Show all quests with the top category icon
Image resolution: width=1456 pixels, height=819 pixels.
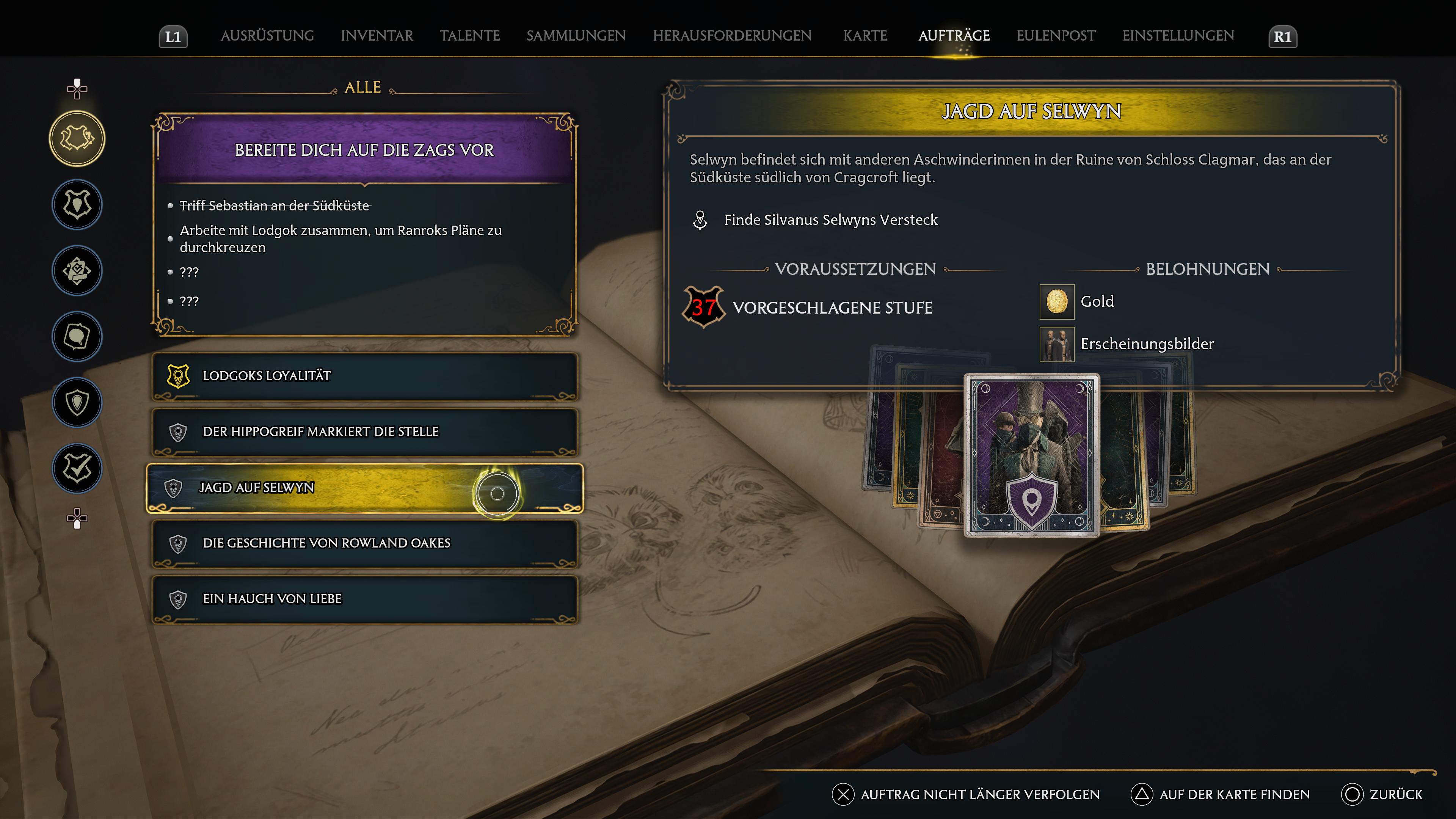(x=77, y=138)
